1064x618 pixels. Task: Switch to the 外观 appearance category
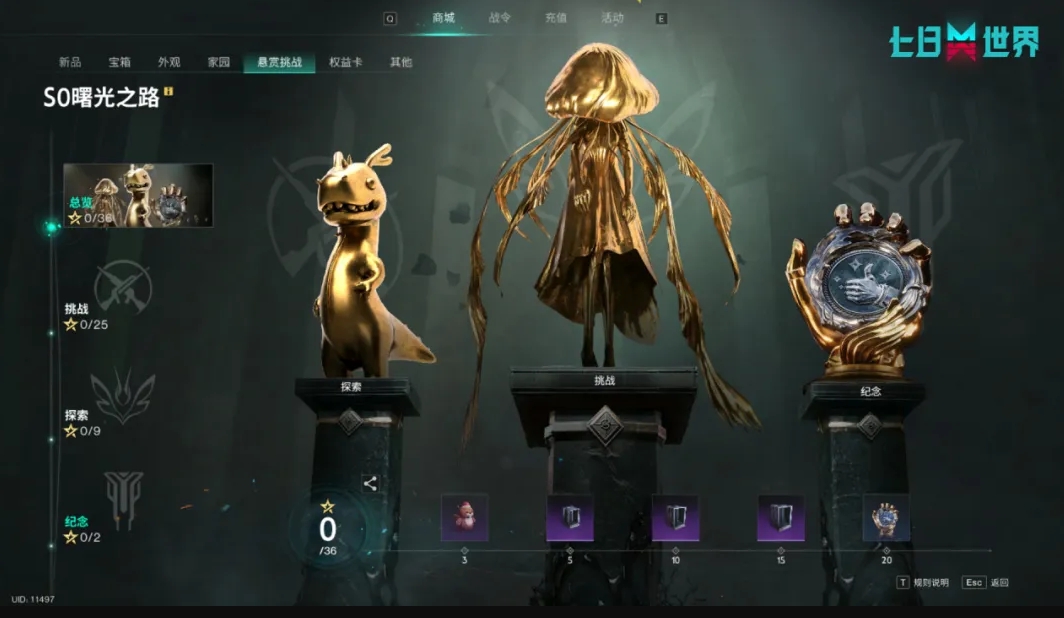169,62
